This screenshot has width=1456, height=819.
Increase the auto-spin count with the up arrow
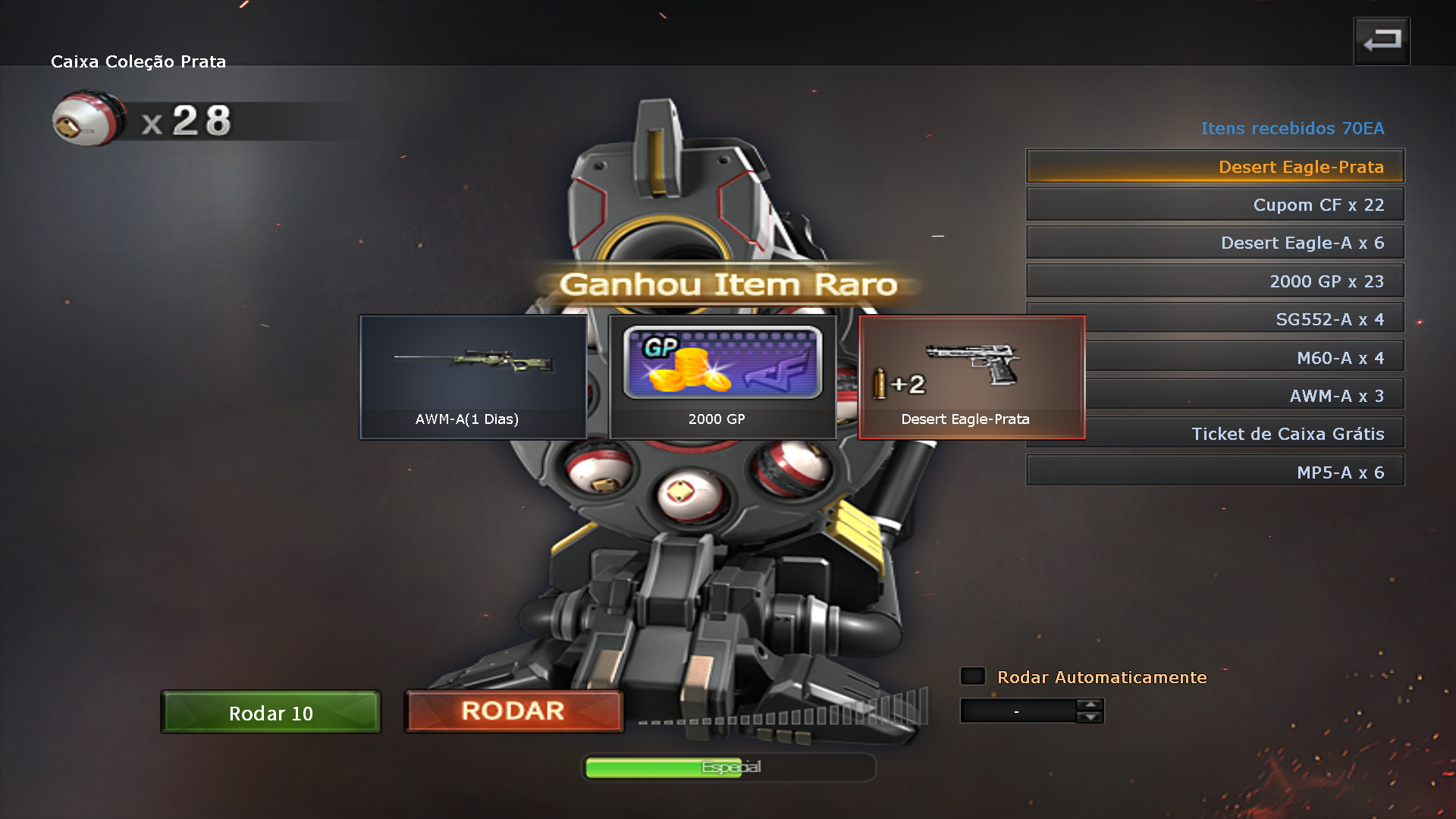tap(1090, 704)
